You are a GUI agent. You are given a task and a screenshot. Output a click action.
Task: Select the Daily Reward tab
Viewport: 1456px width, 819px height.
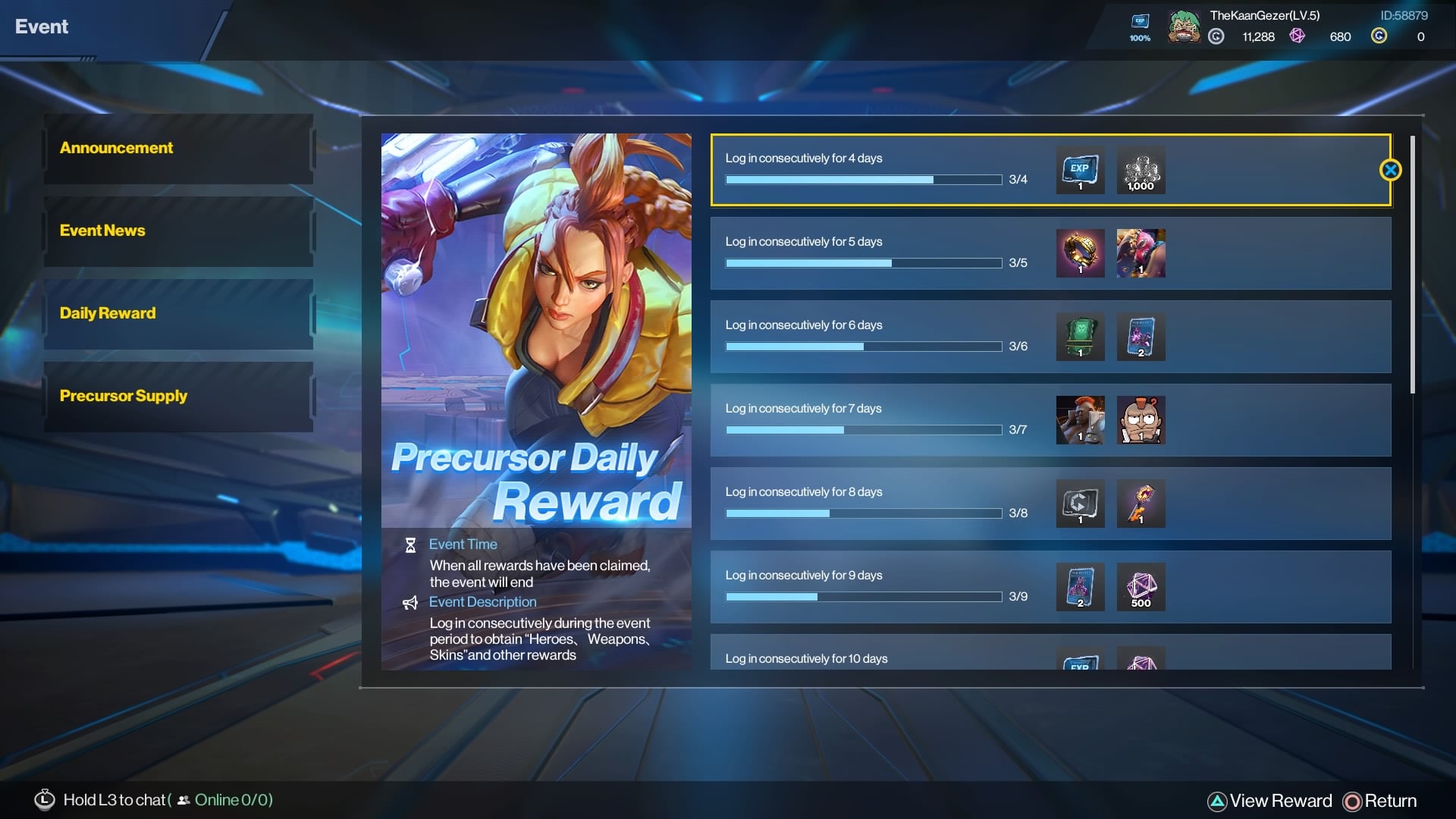click(x=178, y=314)
